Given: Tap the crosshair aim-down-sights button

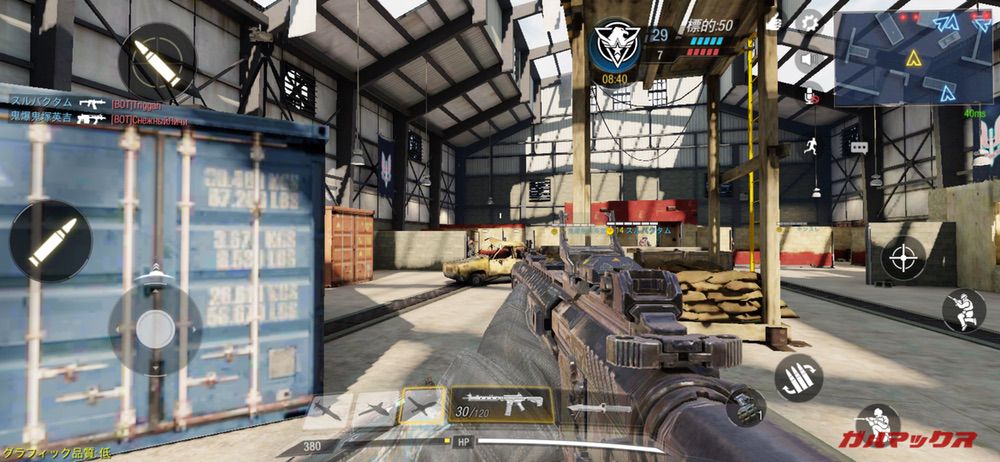Looking at the screenshot, I should (903, 258).
